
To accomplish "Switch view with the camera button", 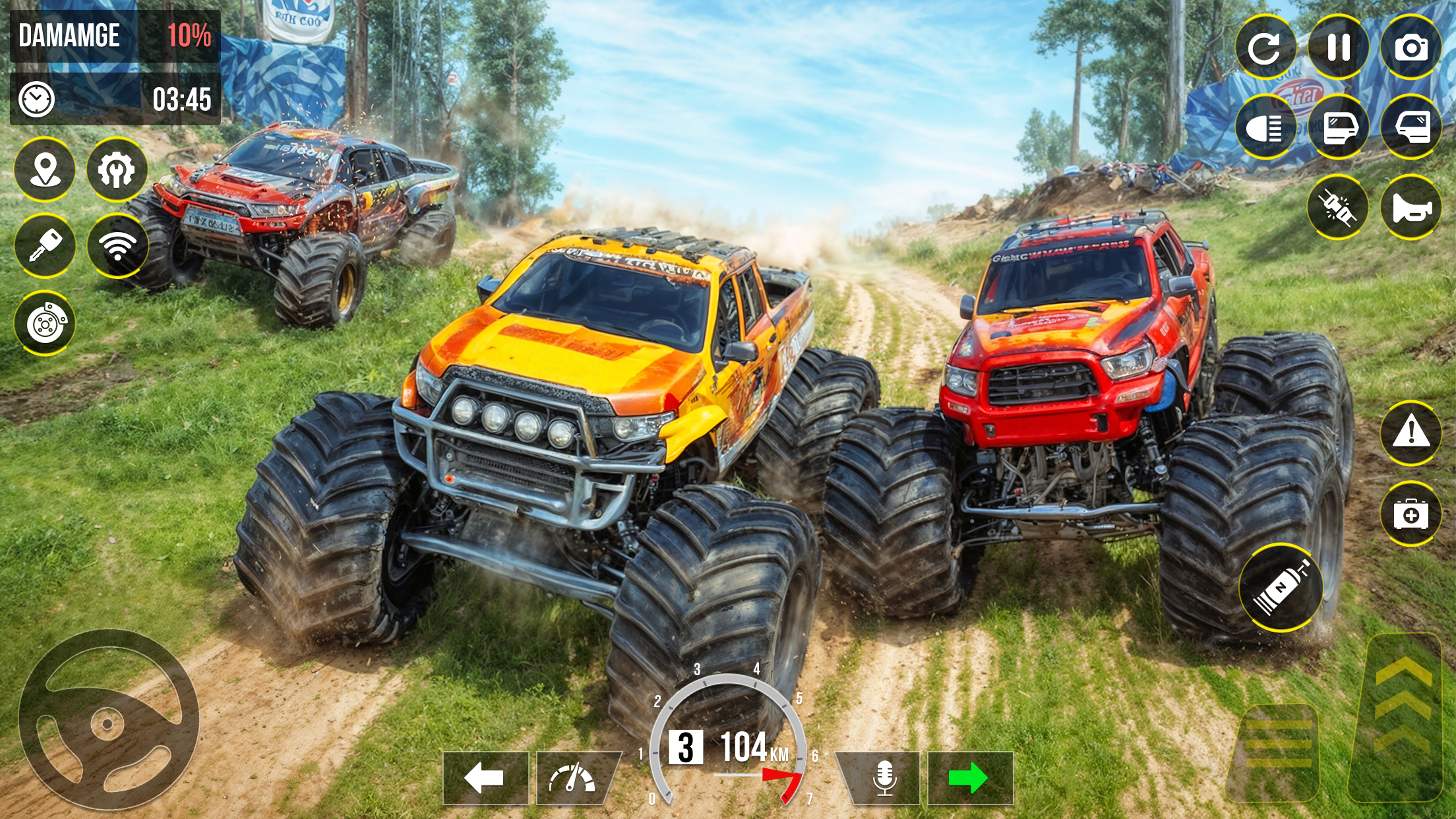I will pos(1411,47).
